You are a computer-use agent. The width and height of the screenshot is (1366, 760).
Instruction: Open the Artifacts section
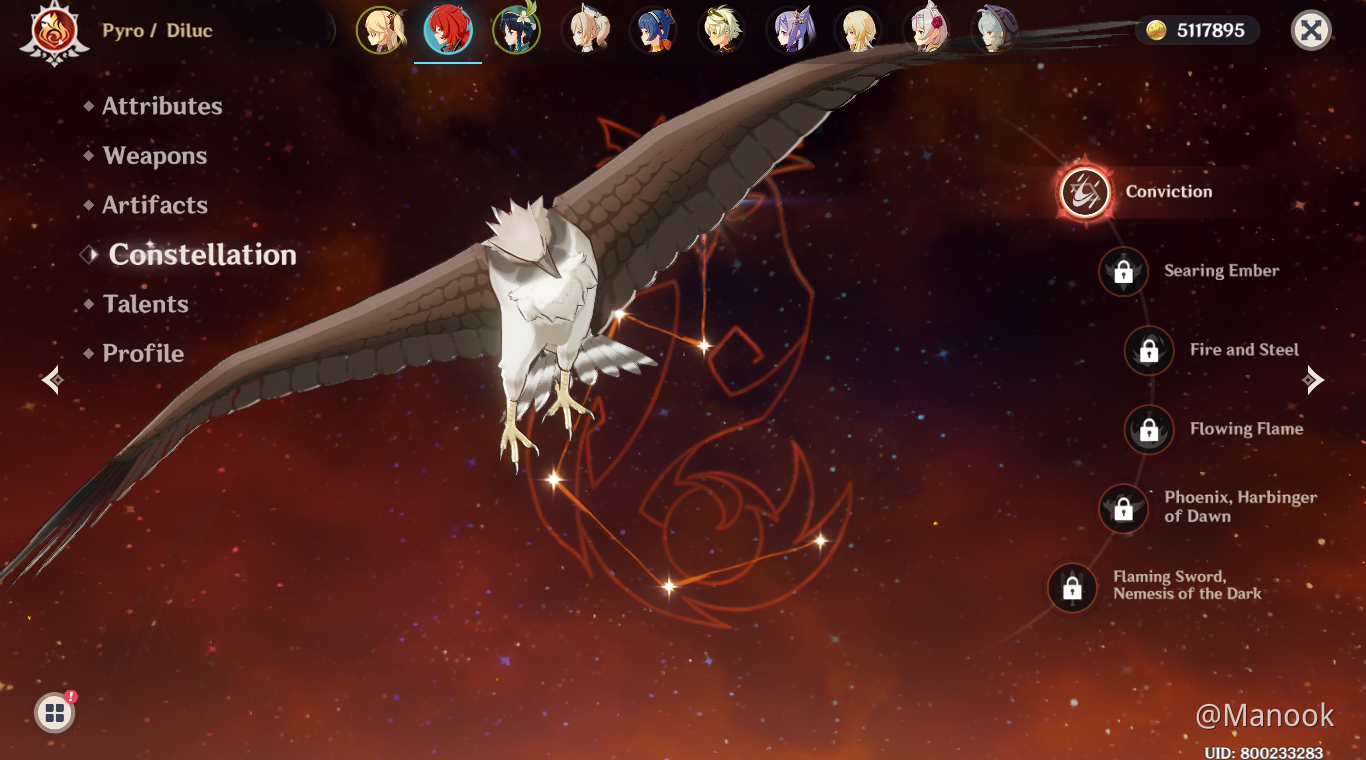[155, 205]
